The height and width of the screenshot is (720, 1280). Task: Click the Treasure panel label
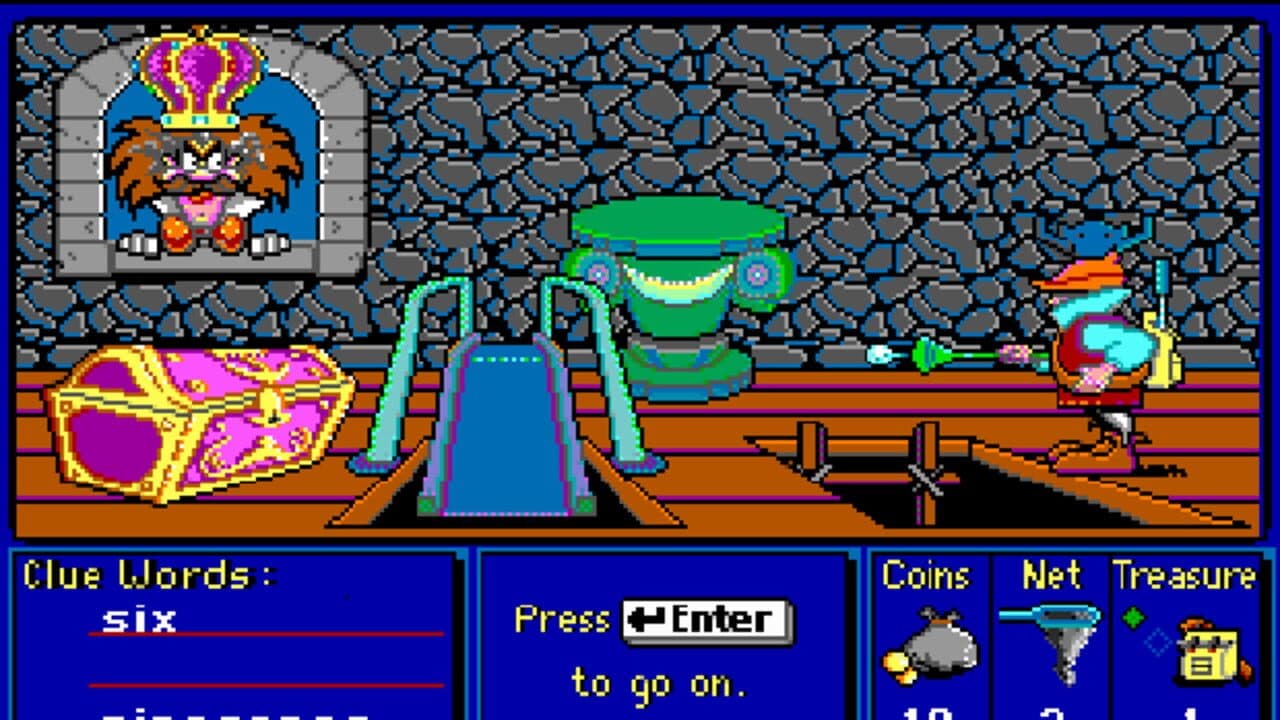pyautogui.click(x=1185, y=573)
